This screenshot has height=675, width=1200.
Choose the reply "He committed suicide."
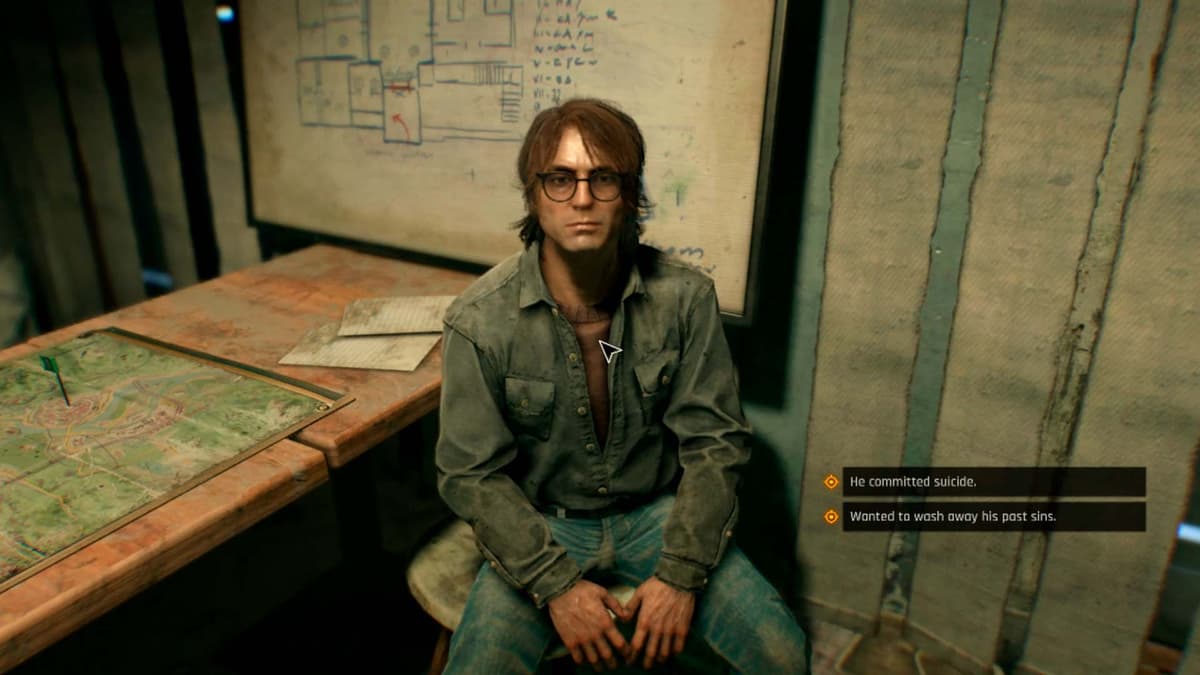coord(992,482)
